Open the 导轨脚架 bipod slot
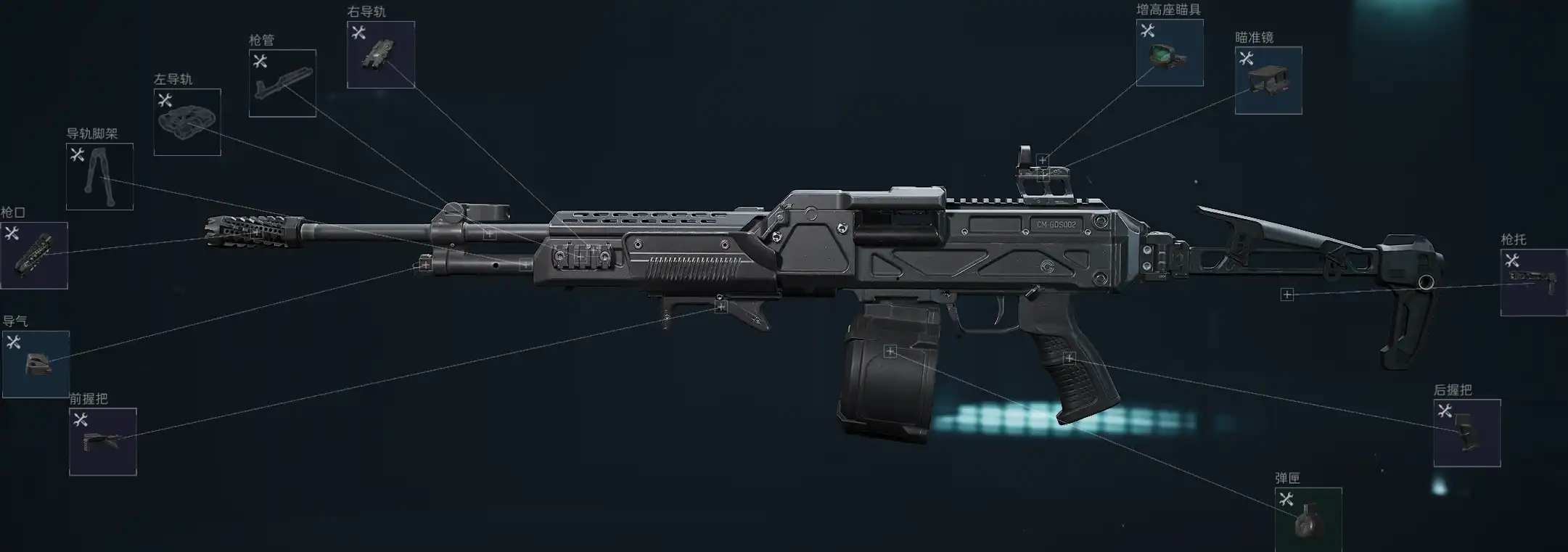1568x552 pixels. click(x=99, y=176)
